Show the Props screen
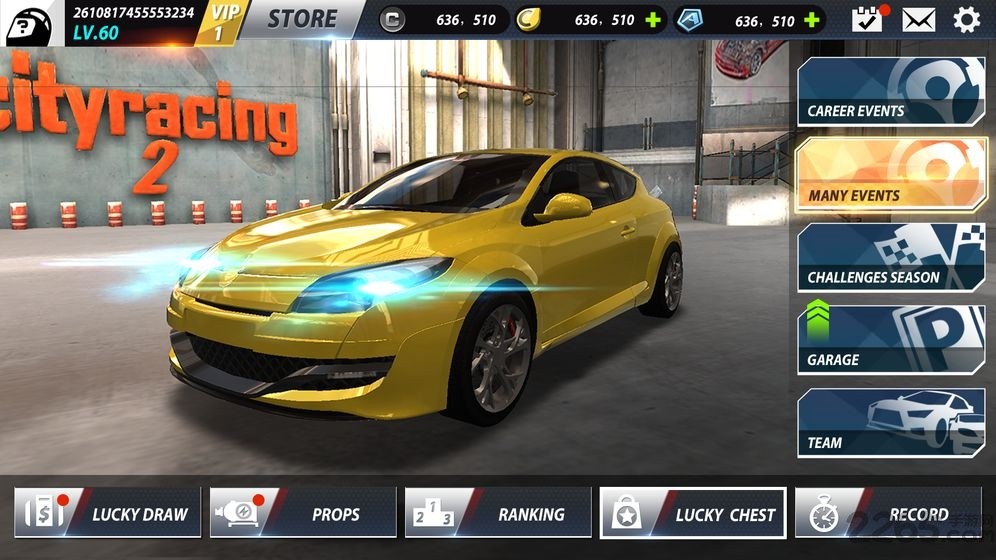The width and height of the screenshot is (996, 560). tap(303, 513)
